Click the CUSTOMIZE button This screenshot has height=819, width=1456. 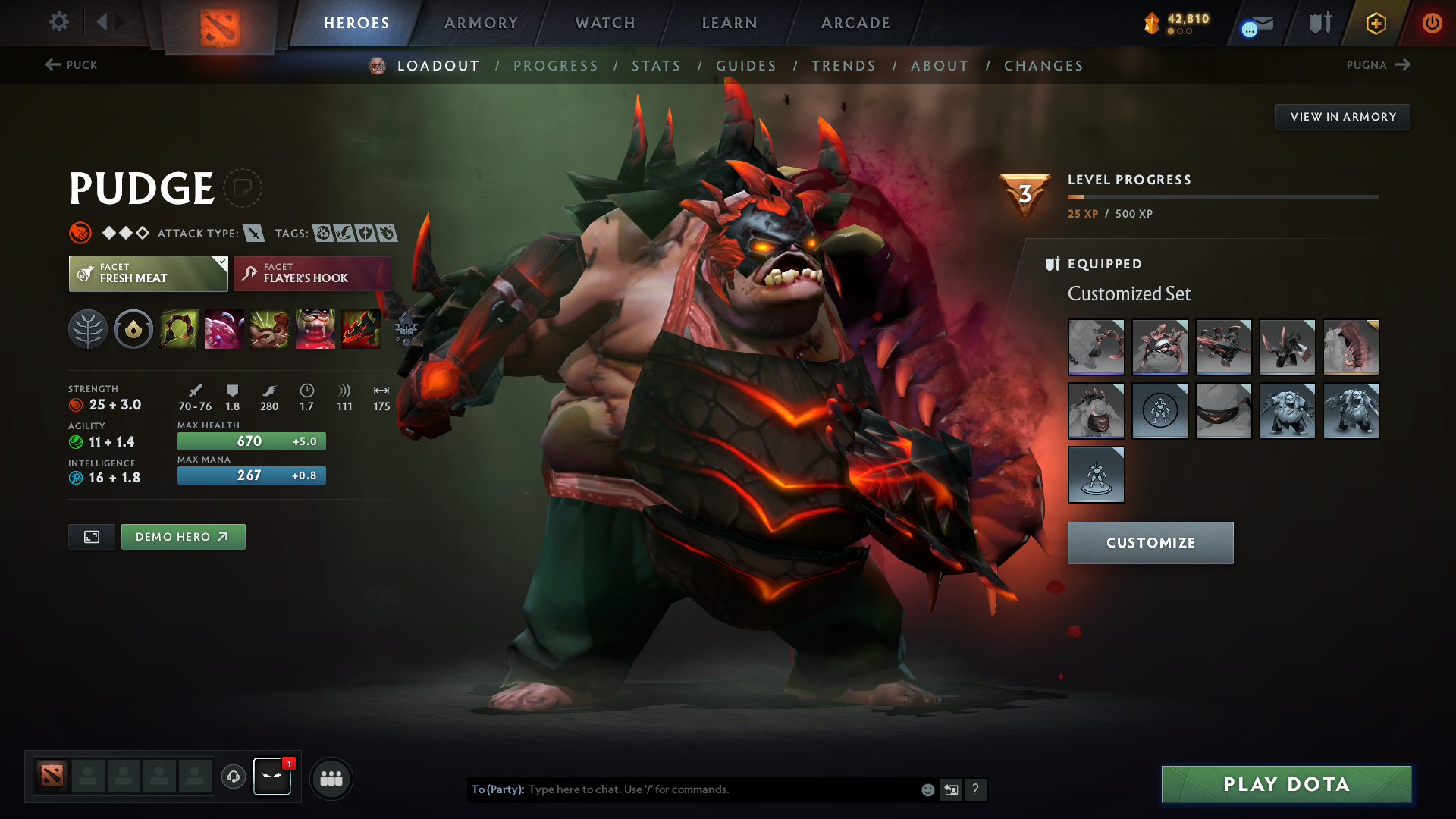point(1150,542)
